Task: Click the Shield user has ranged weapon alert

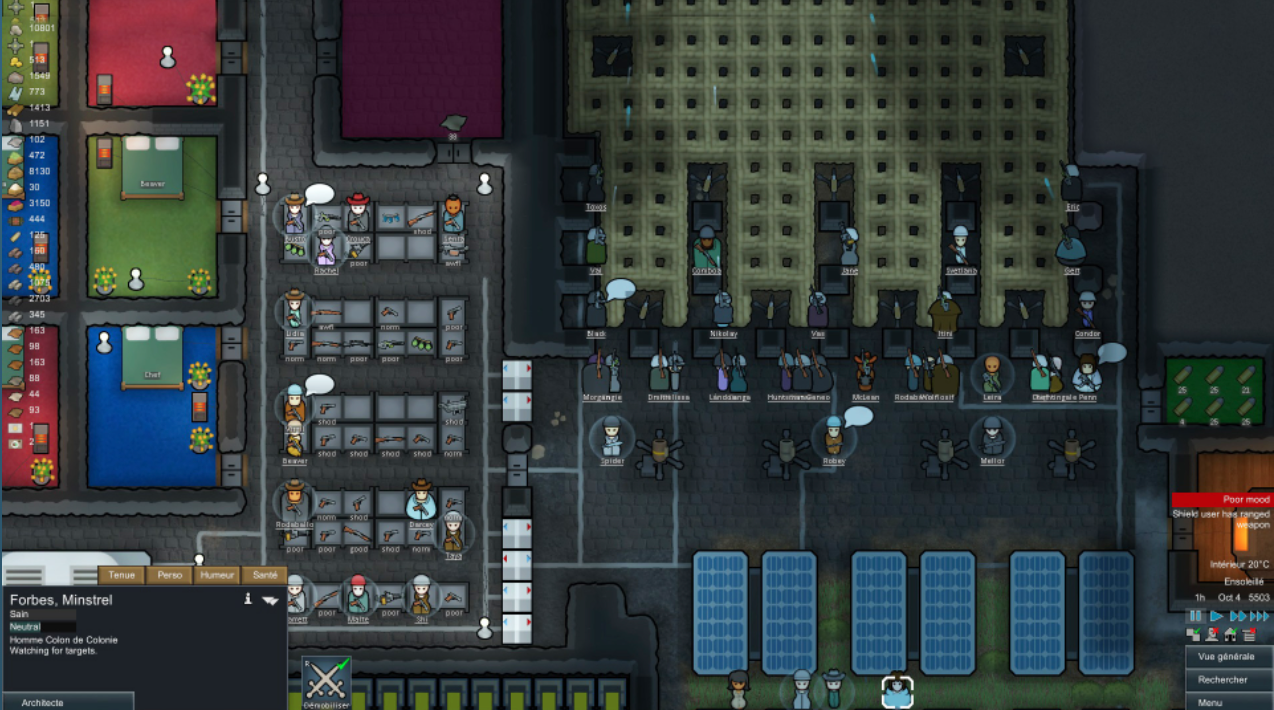Action: point(1222,519)
